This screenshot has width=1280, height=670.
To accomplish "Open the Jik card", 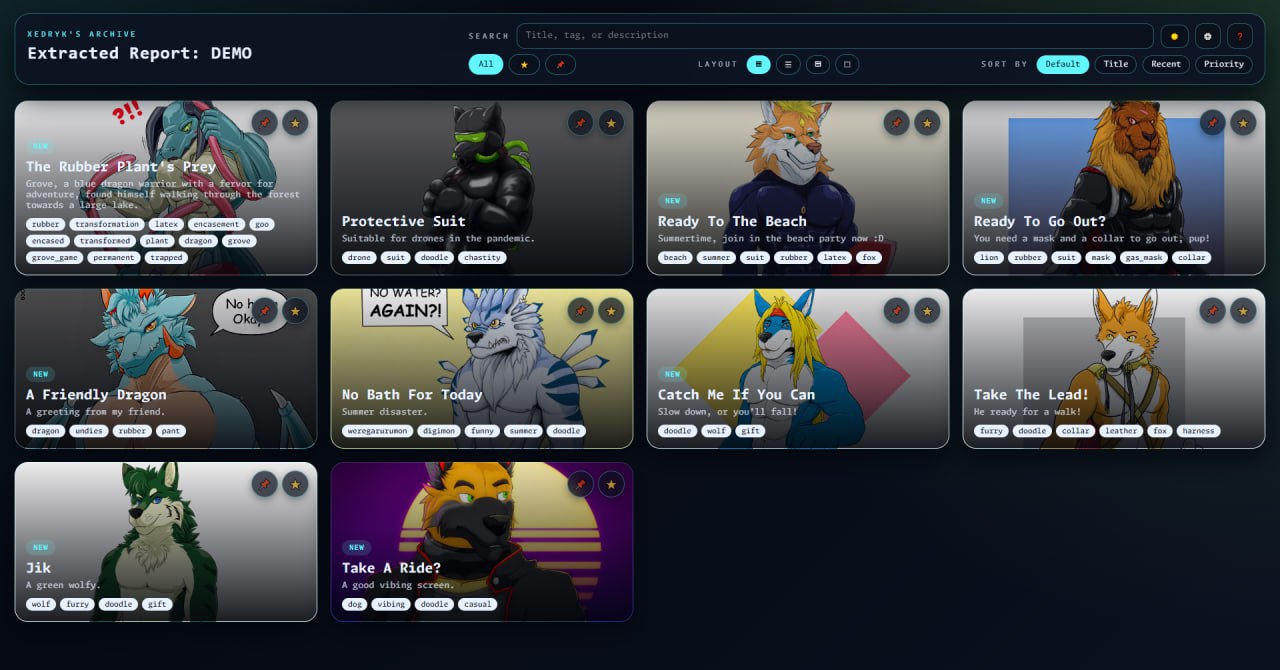I will pos(39,568).
